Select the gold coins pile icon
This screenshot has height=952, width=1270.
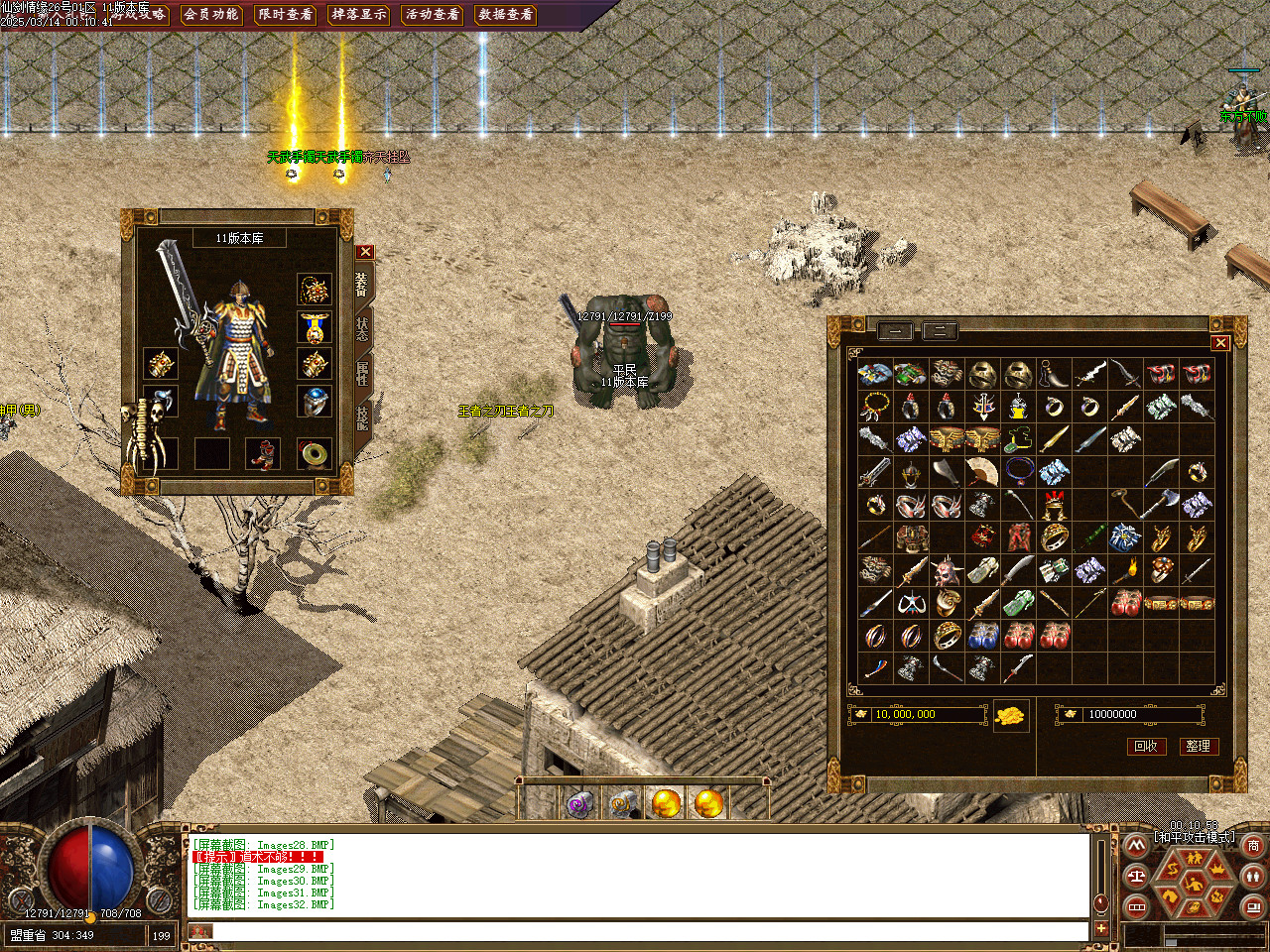coord(1010,716)
